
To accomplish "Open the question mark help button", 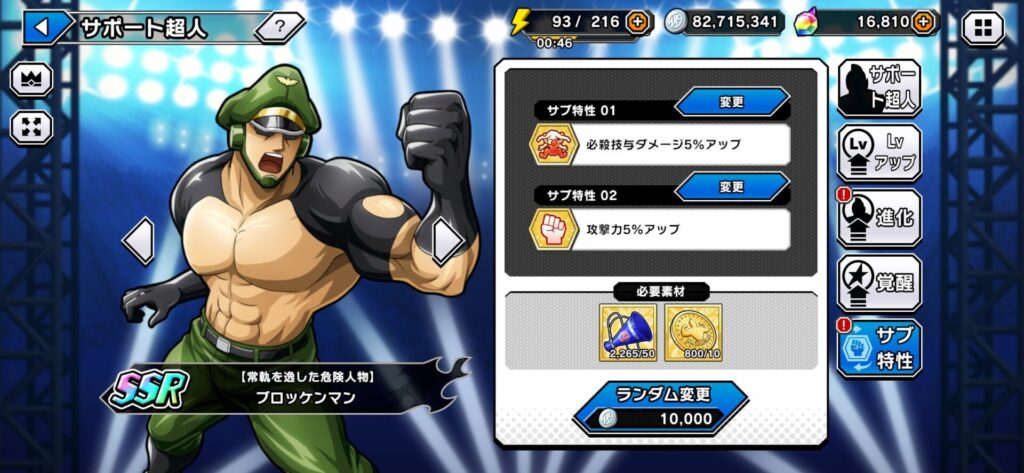I will click(281, 27).
